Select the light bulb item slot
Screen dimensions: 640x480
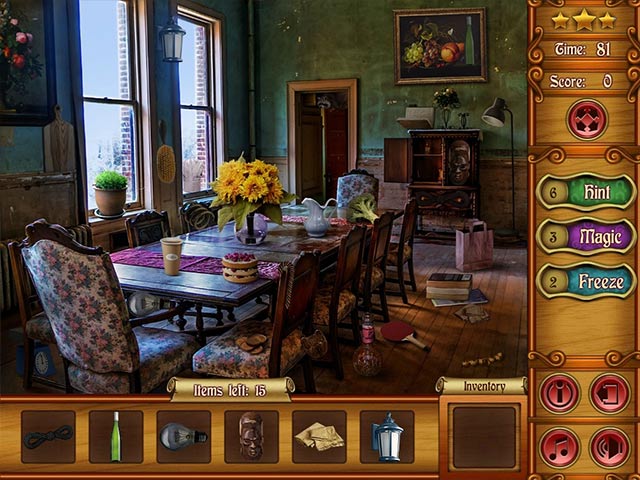[183, 437]
